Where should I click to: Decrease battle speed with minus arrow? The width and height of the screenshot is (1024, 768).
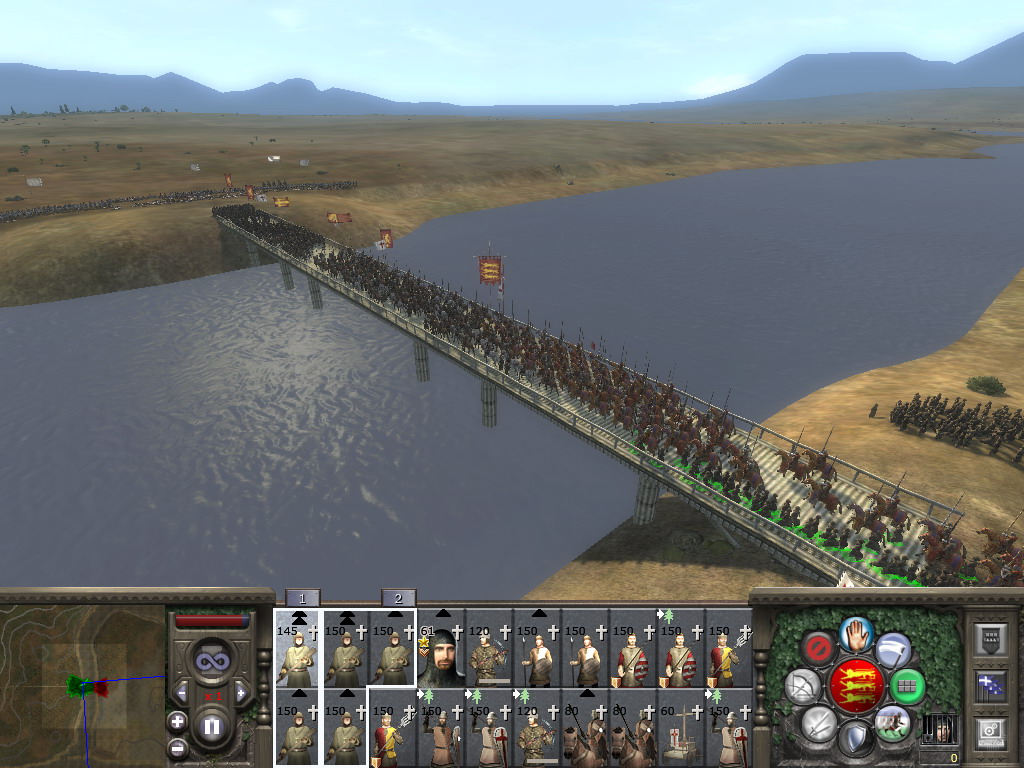182,693
